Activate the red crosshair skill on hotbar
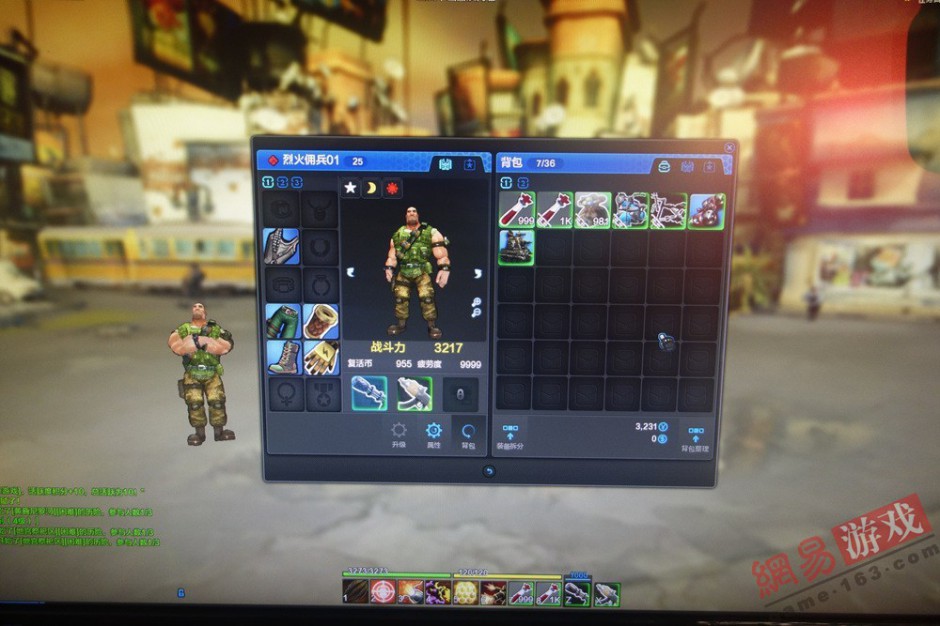The image size is (940, 626). [381, 593]
